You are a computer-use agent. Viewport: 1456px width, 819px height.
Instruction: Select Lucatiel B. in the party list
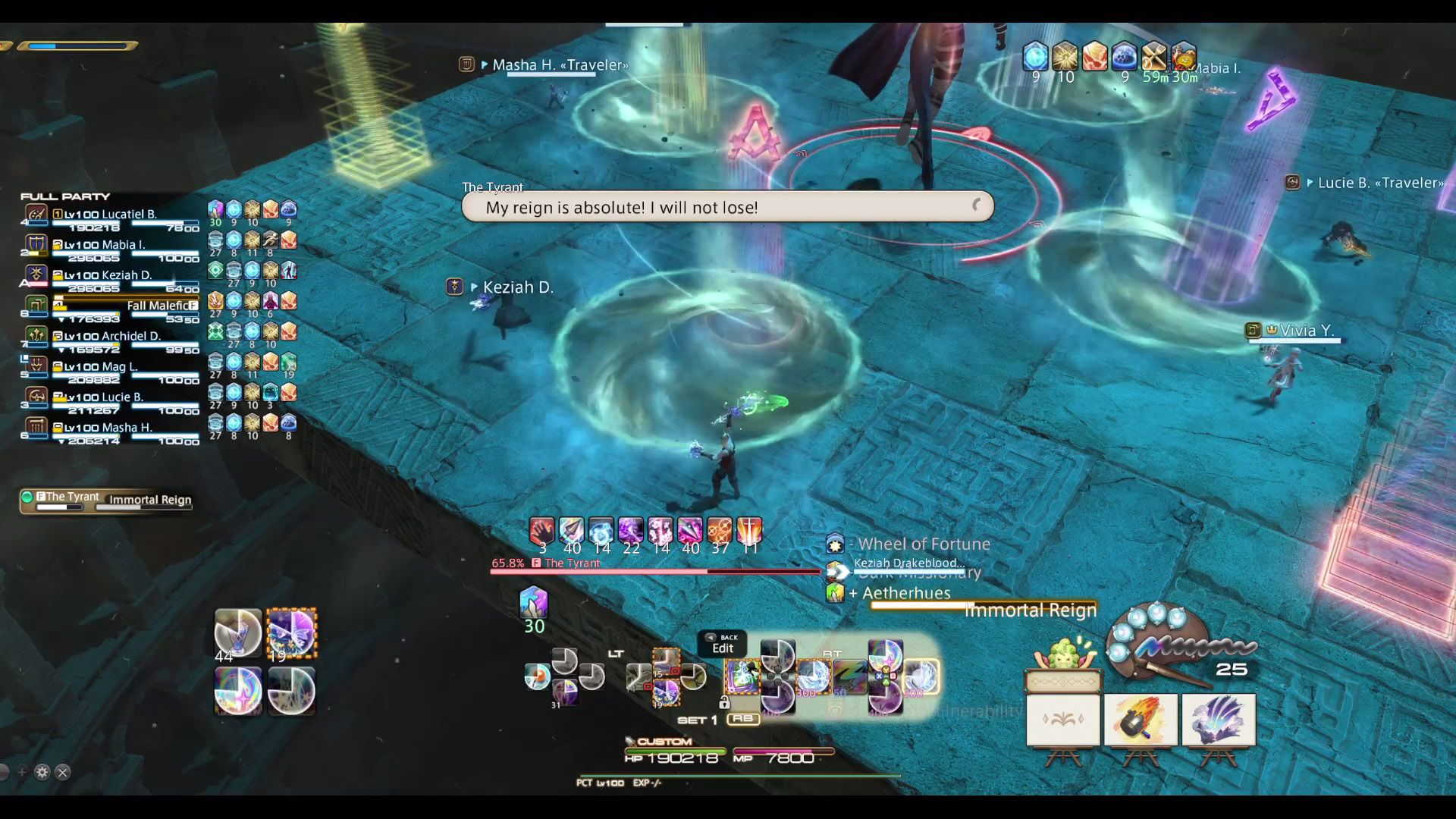(110, 215)
